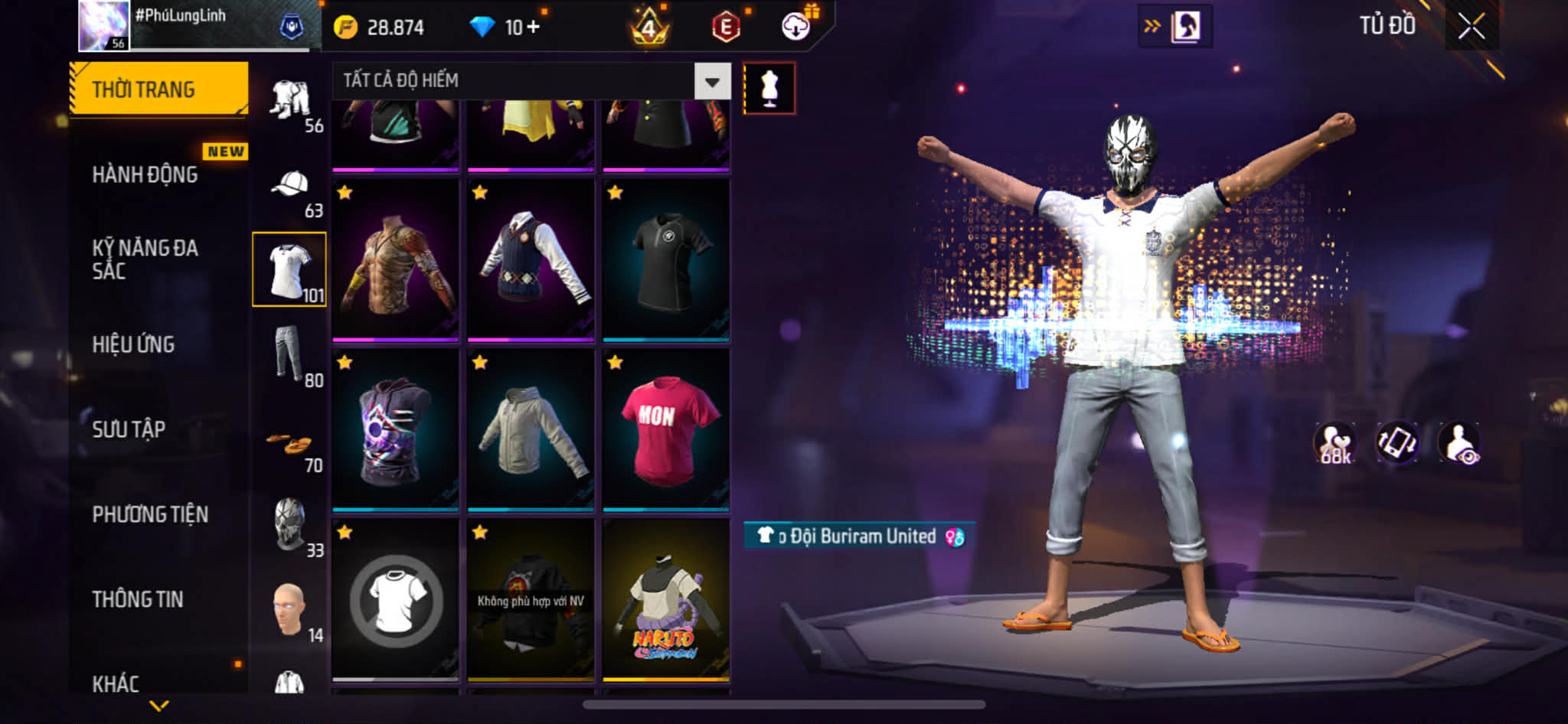Select the KỸ NĂNG ĐA SẮC tab
Viewport: 1568px width, 724px height.
pyautogui.click(x=145, y=259)
